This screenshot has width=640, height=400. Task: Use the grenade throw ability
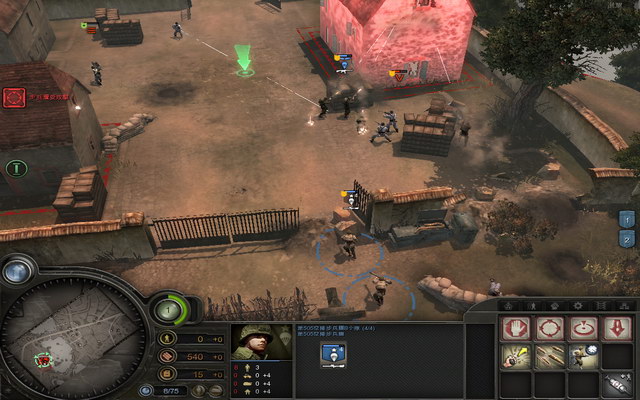tap(516, 356)
